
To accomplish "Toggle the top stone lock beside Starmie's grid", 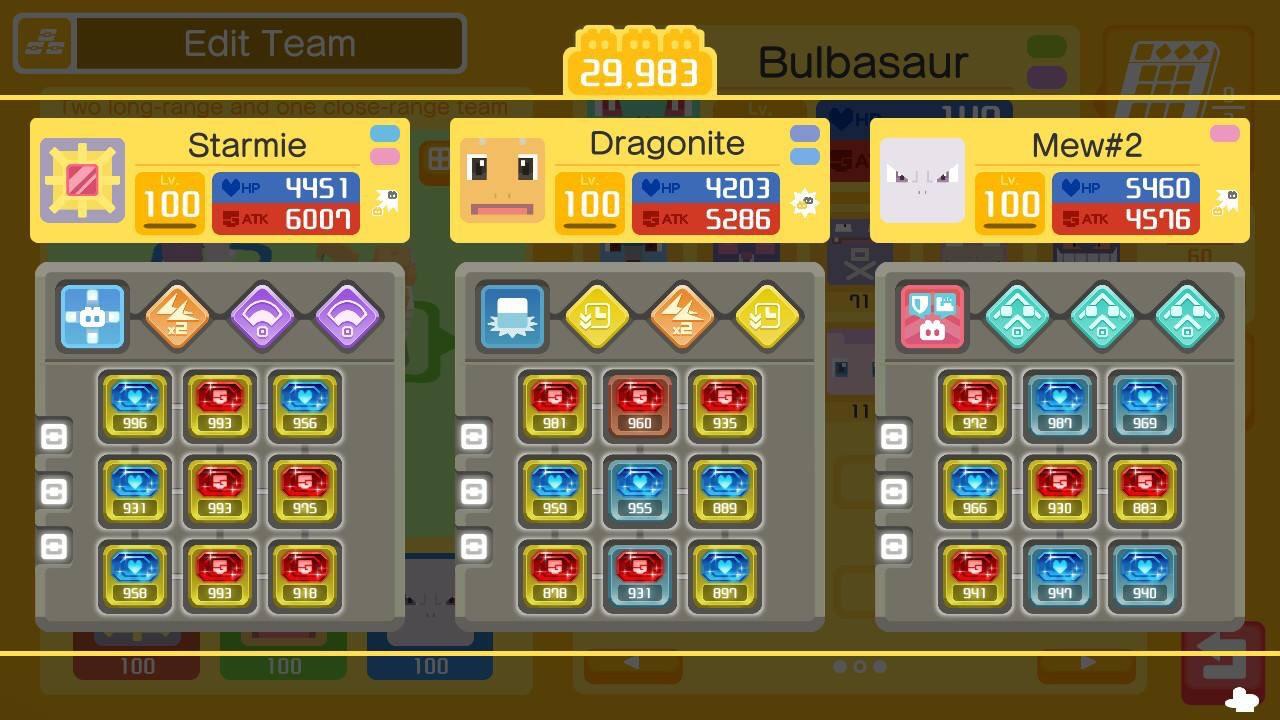I will coord(55,436).
